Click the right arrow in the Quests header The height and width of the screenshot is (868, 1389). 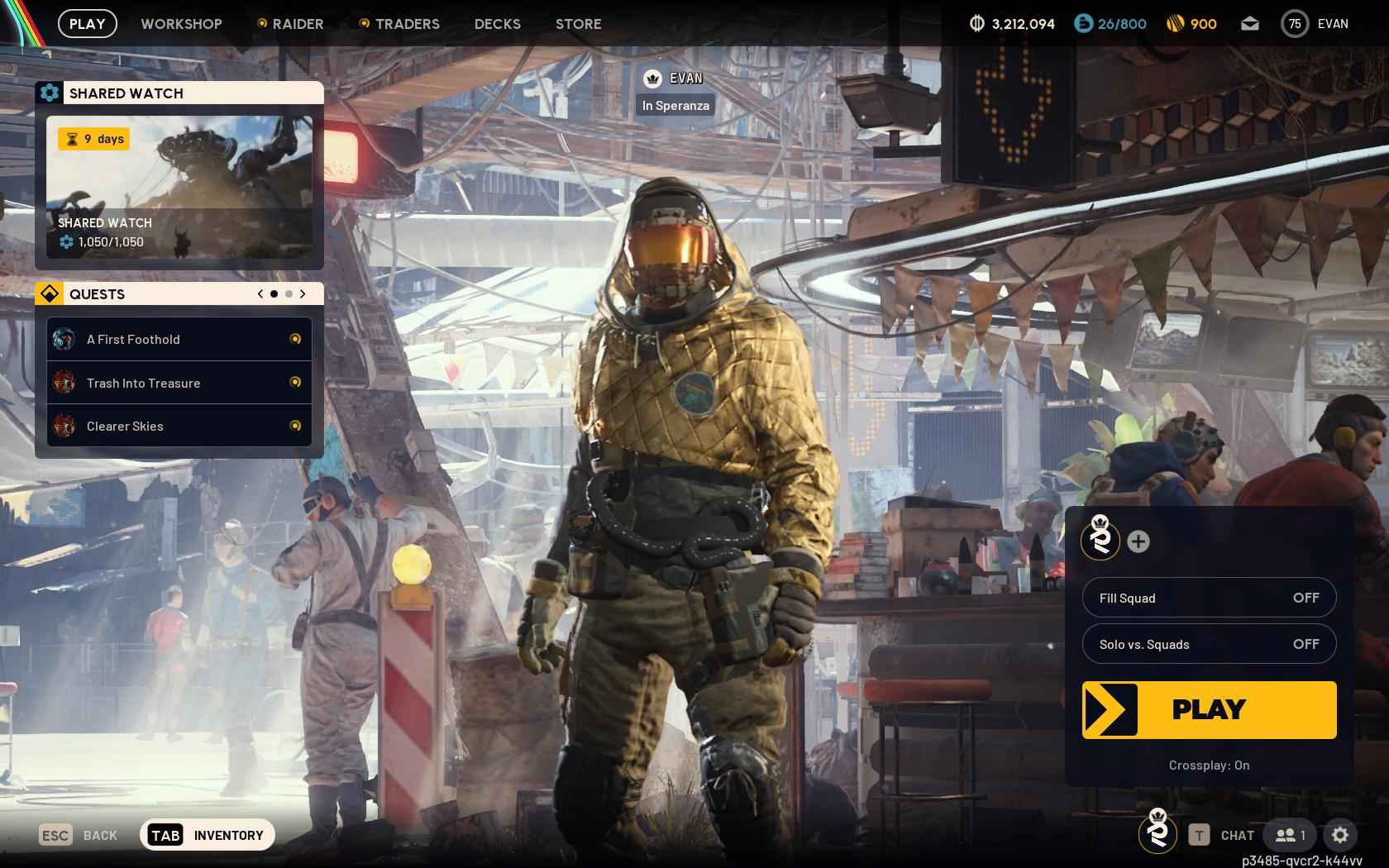303,293
